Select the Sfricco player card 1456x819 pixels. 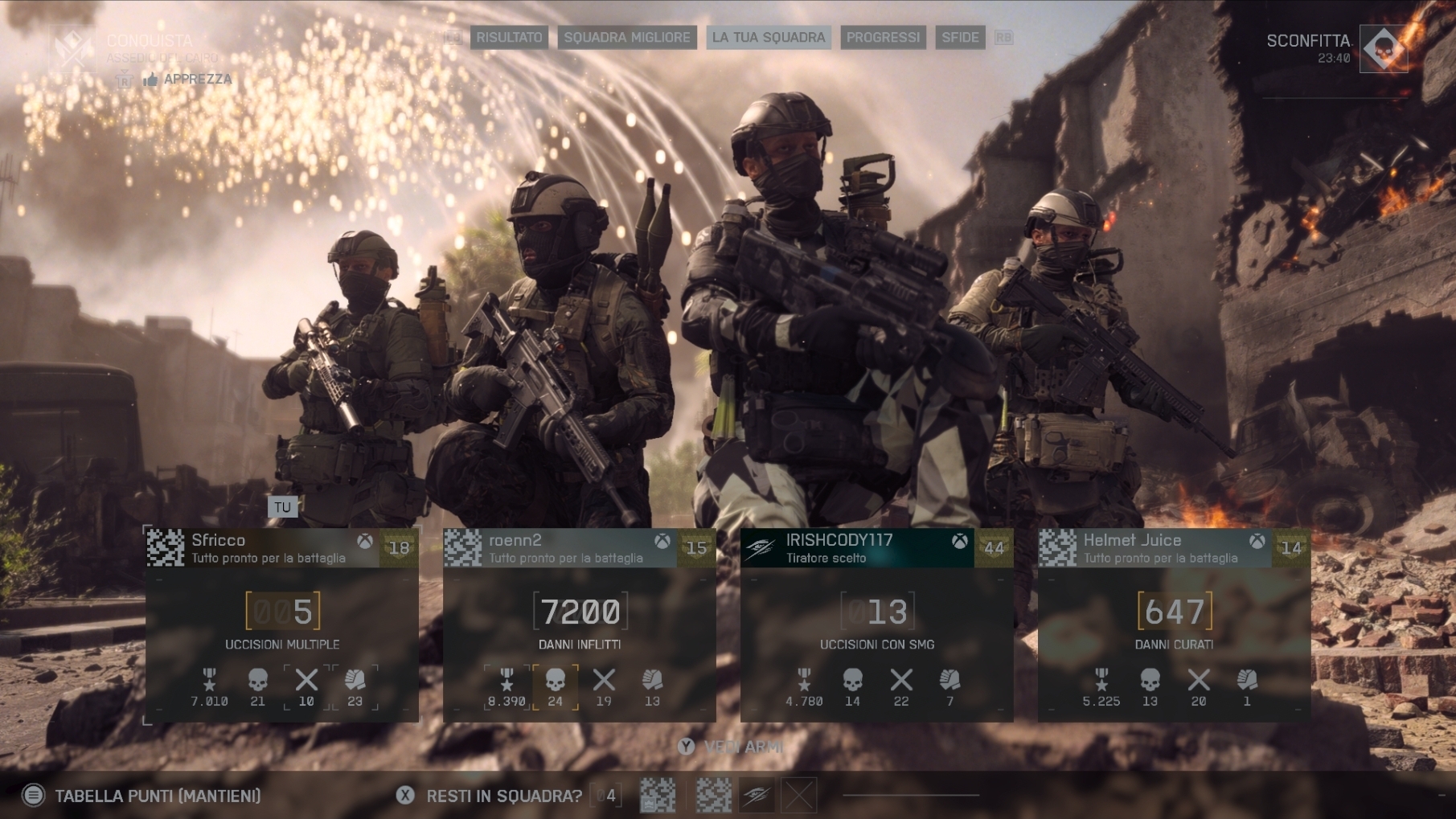pos(281,548)
